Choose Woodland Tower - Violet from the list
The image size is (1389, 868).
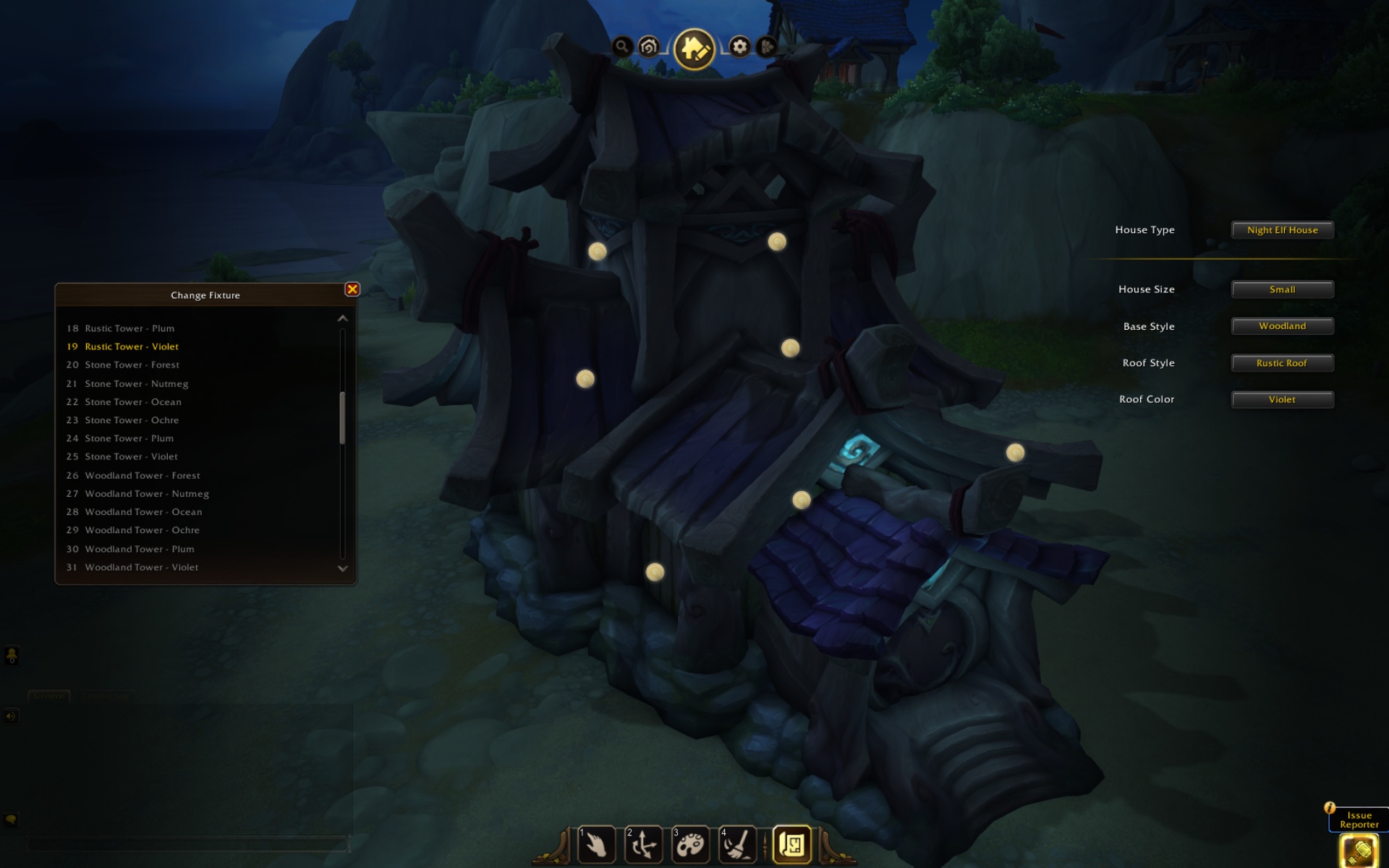tap(141, 568)
